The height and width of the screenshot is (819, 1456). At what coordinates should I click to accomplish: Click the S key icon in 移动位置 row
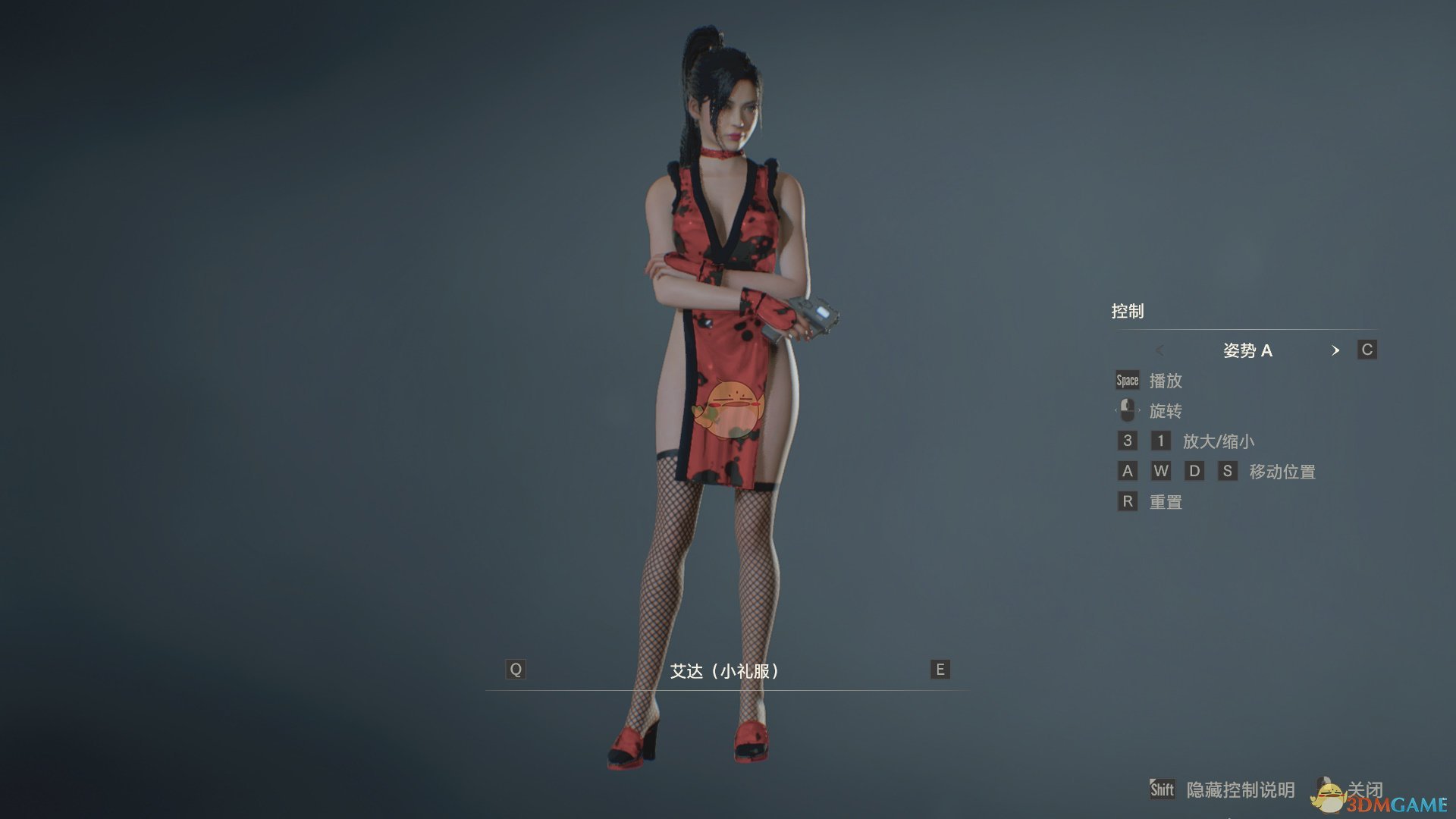coord(1228,471)
